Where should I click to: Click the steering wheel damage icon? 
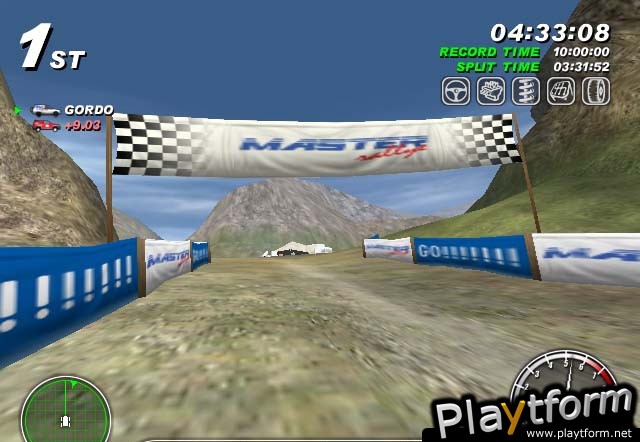click(457, 92)
